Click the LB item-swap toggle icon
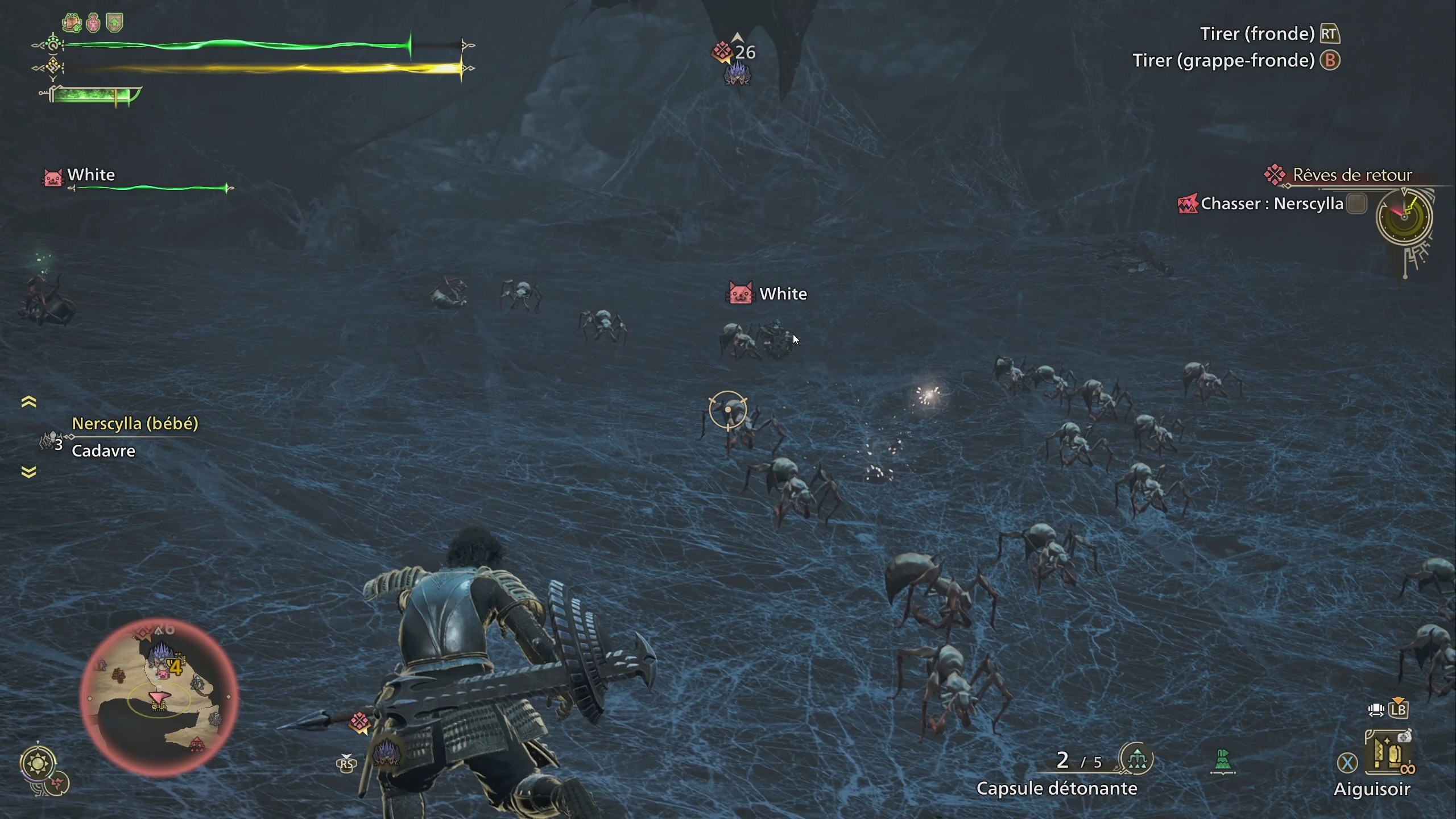Viewport: 1456px width, 819px height. click(1399, 709)
